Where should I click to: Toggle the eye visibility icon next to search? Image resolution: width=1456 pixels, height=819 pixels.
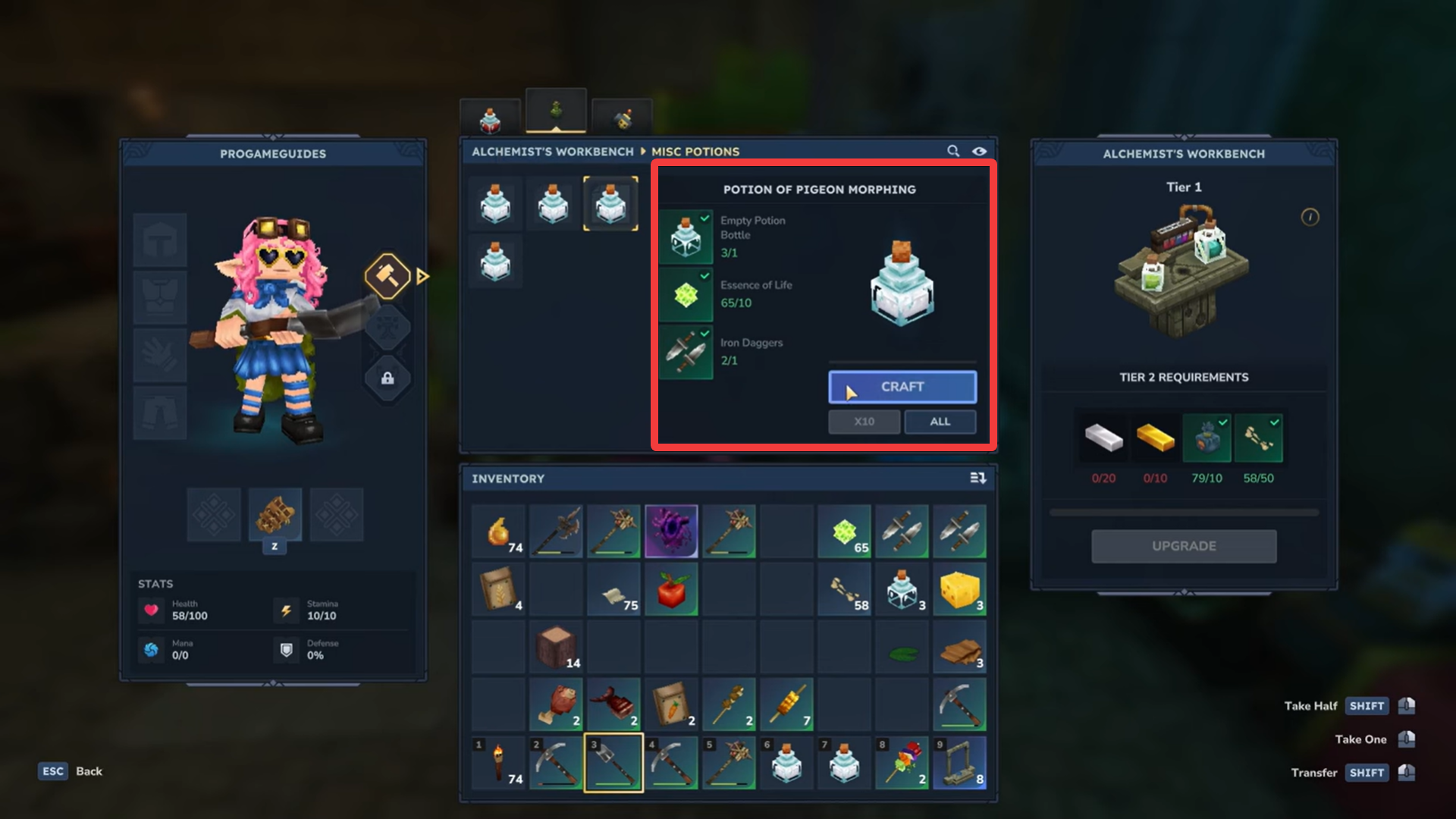(979, 151)
